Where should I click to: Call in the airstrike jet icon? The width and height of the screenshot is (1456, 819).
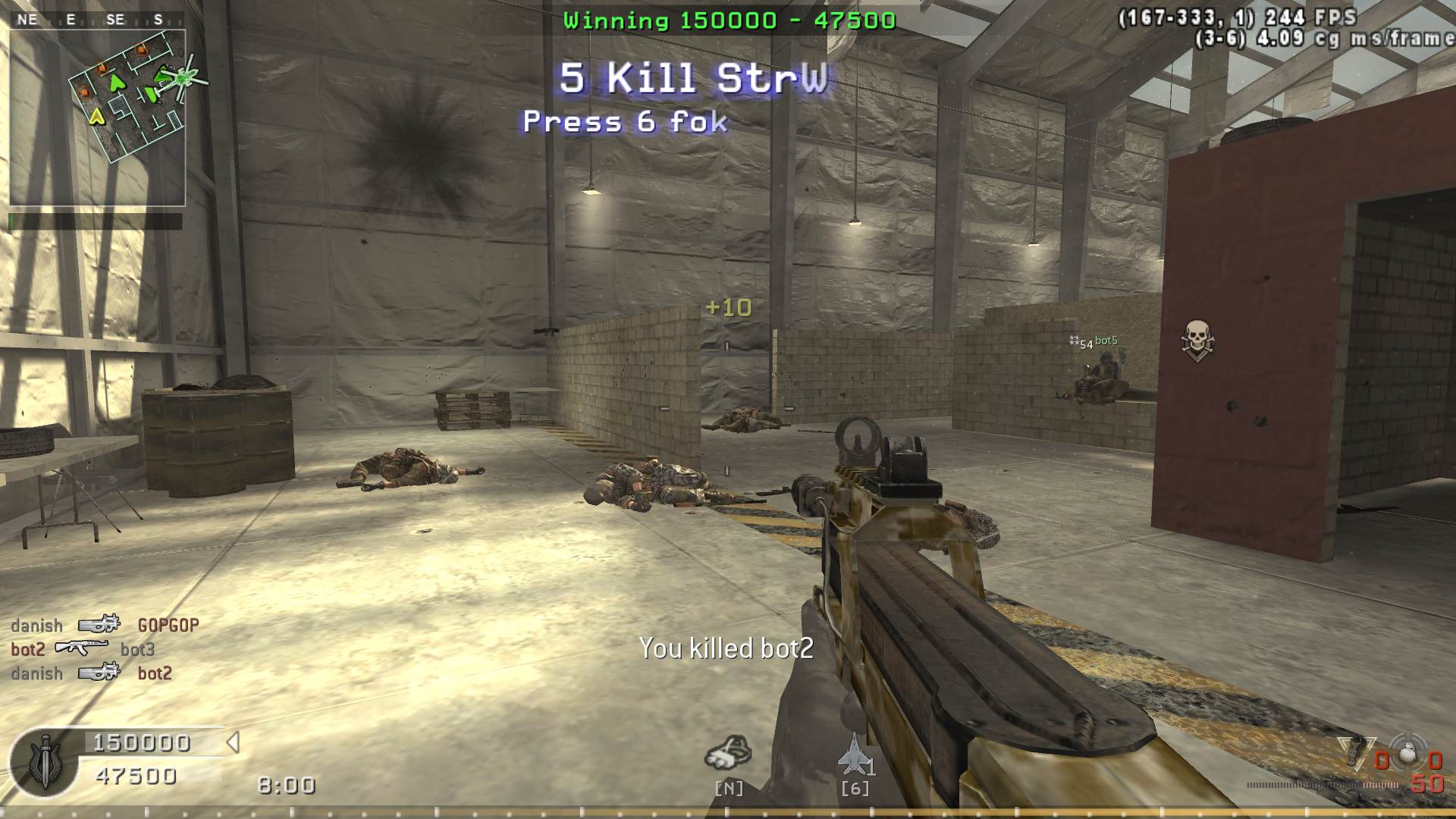(x=854, y=755)
